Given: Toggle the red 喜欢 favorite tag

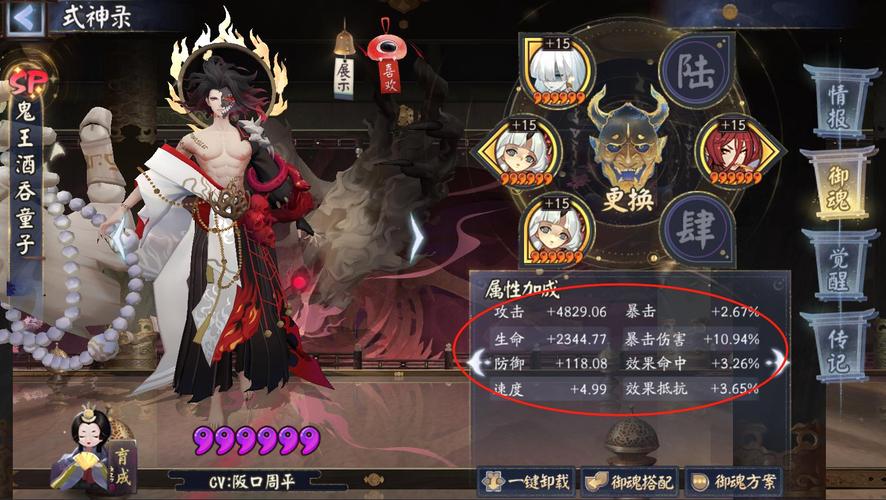Looking at the screenshot, I should click(383, 69).
